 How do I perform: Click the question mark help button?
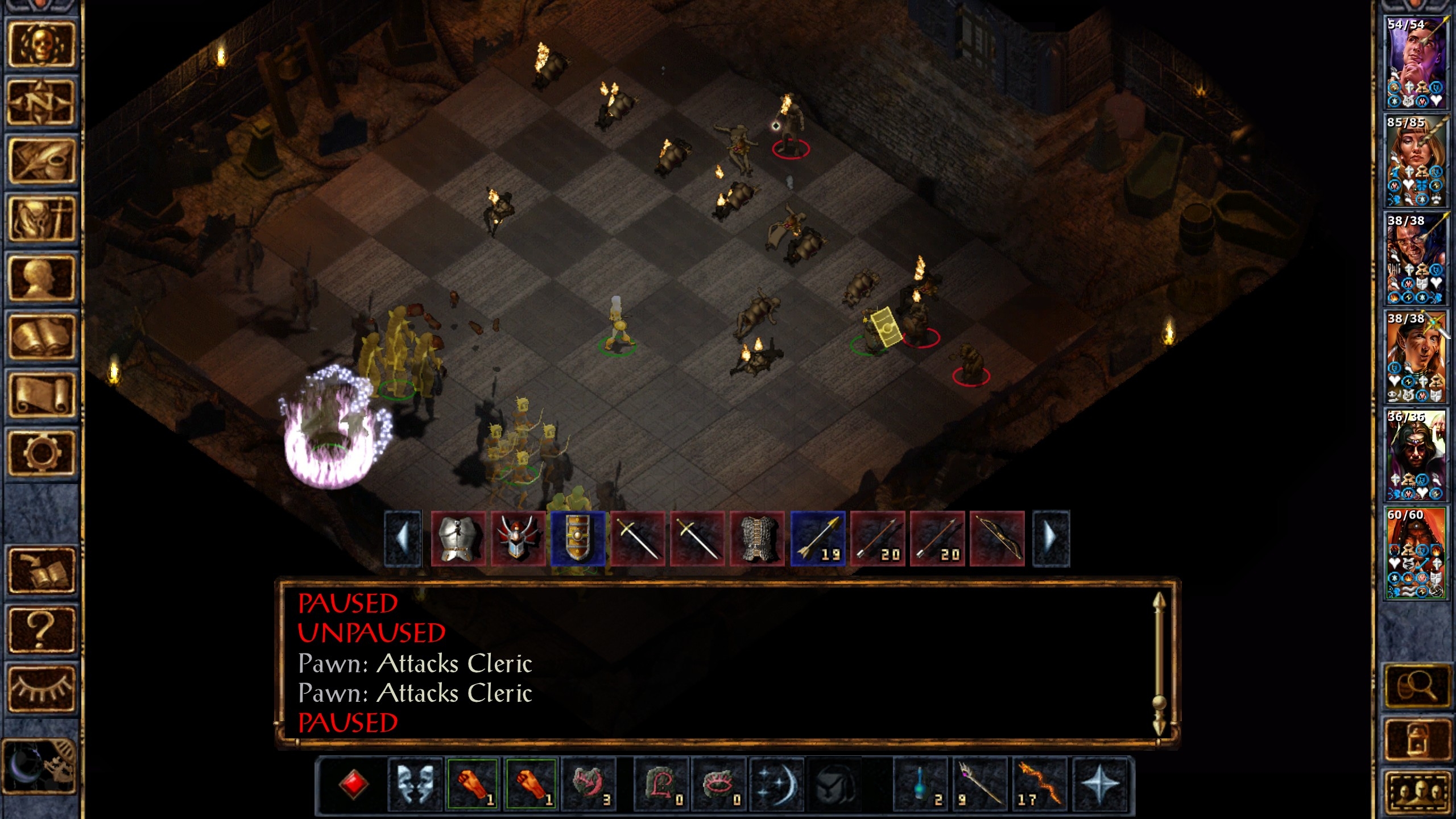point(41,630)
